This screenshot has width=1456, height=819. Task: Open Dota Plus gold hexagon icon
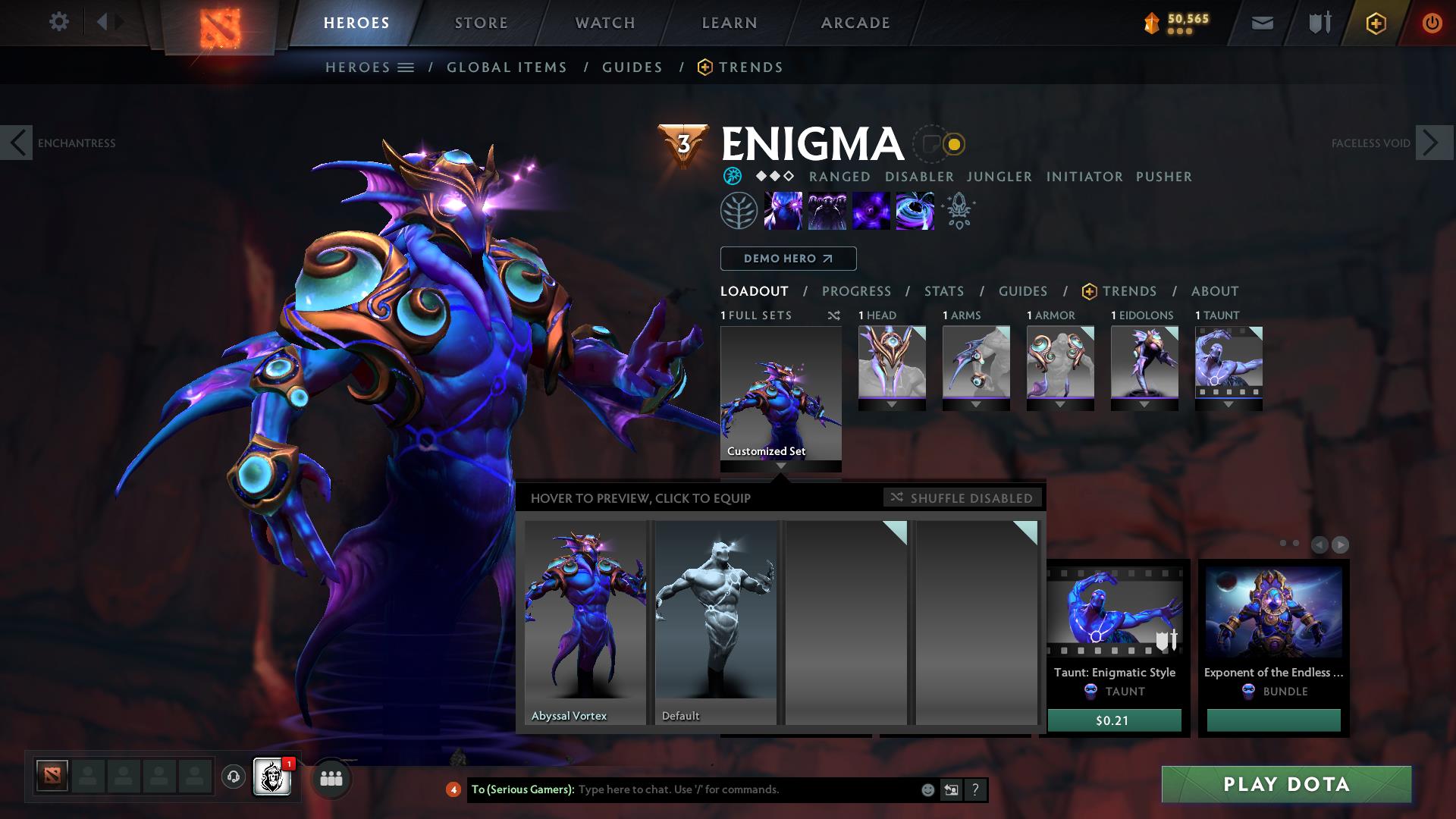(x=1375, y=23)
